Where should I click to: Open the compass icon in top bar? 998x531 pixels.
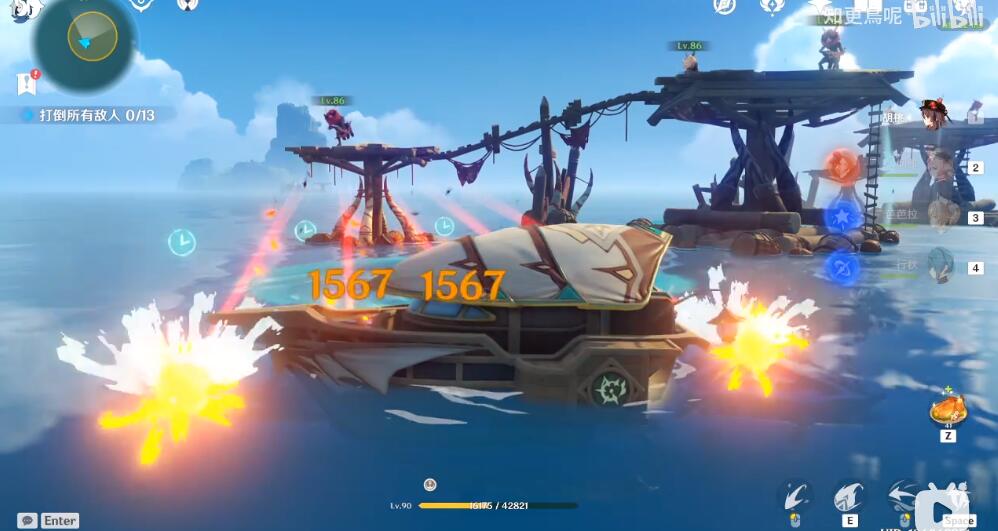coord(724,6)
